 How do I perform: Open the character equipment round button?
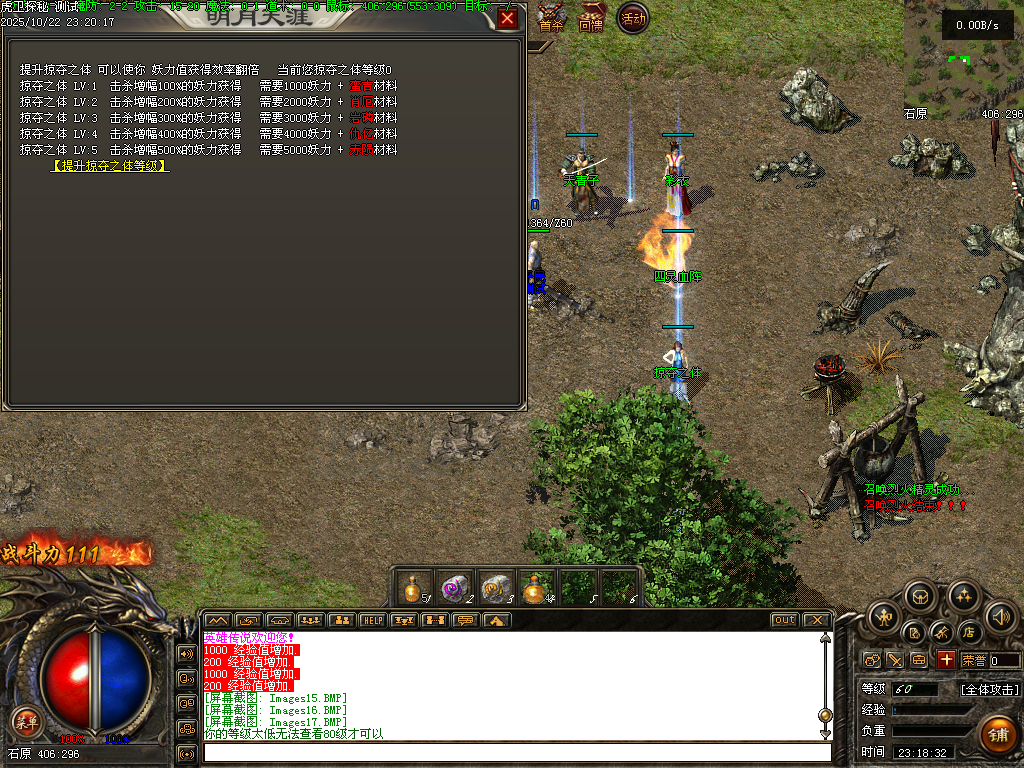(884, 617)
